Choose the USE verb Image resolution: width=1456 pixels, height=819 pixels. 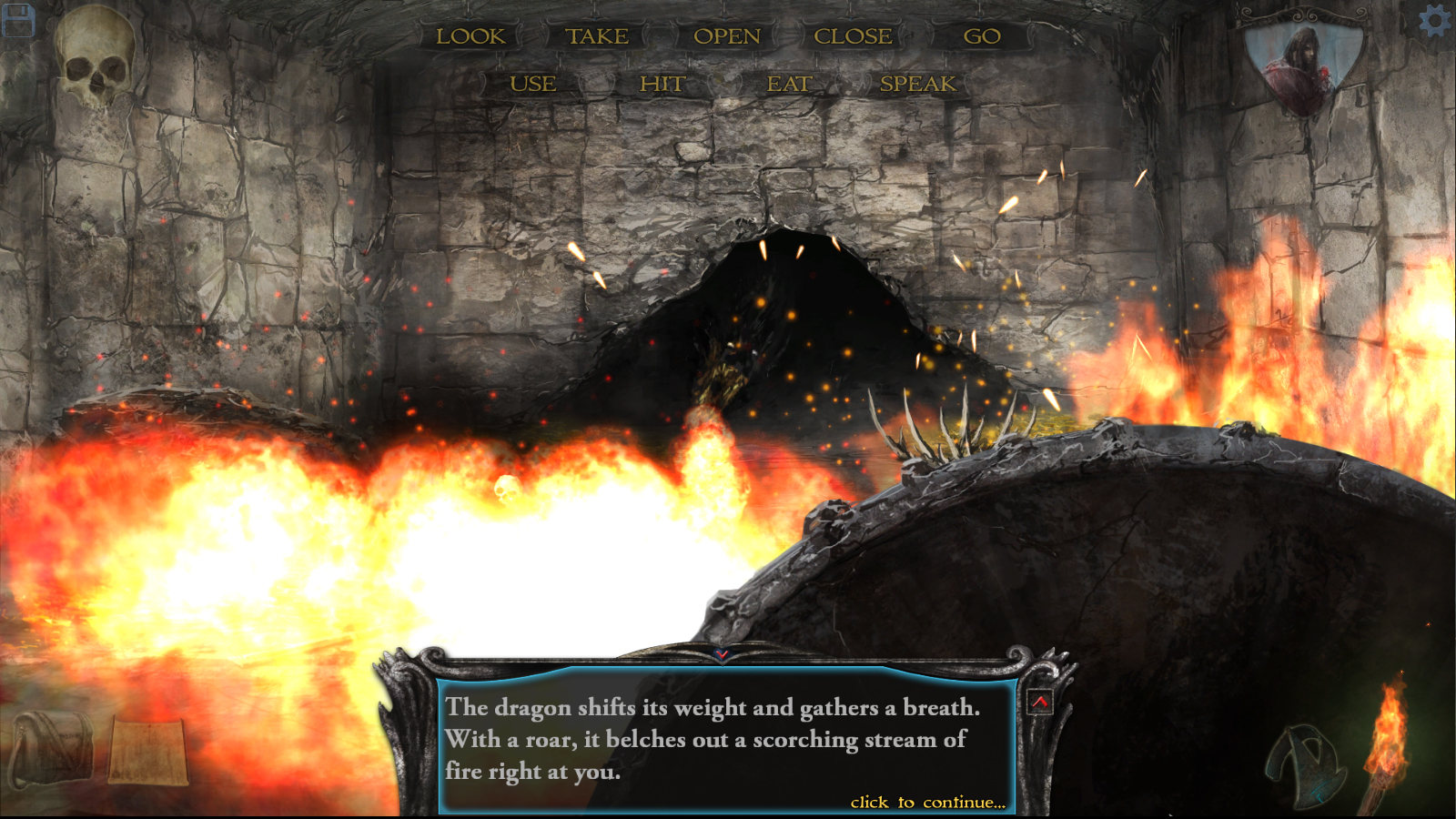532,83
